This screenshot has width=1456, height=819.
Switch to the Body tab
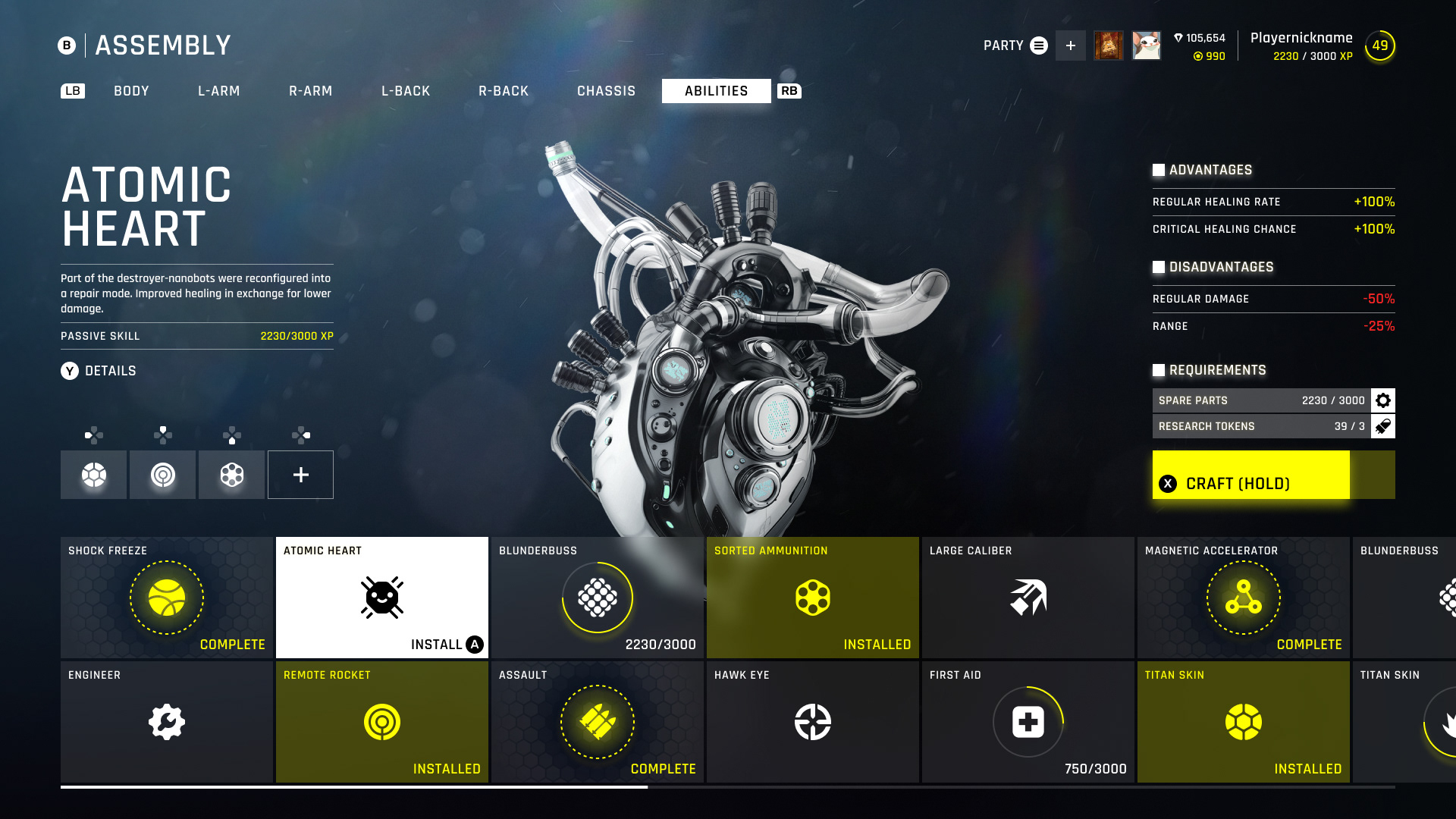[131, 91]
